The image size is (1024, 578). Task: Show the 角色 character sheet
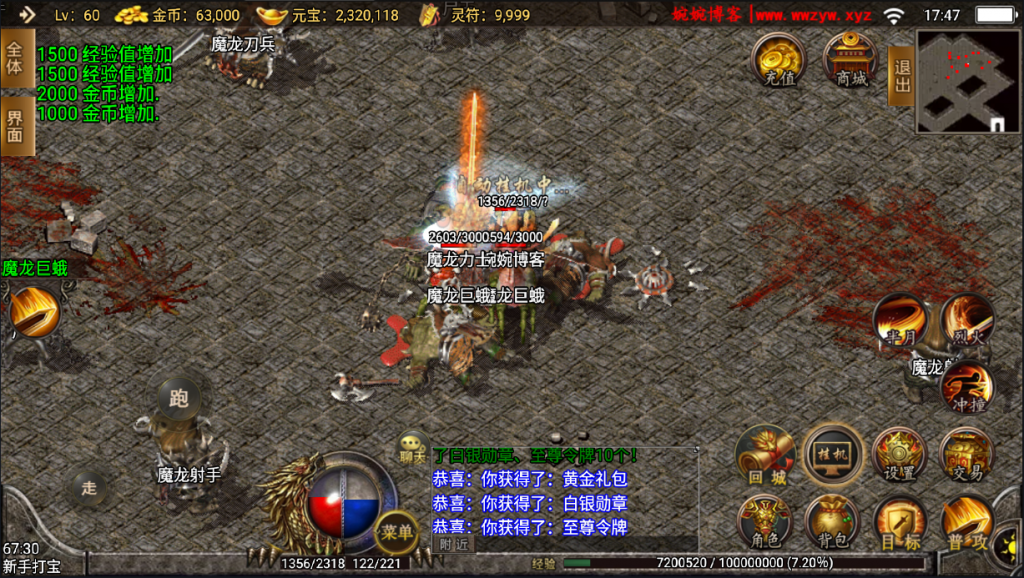point(767,523)
